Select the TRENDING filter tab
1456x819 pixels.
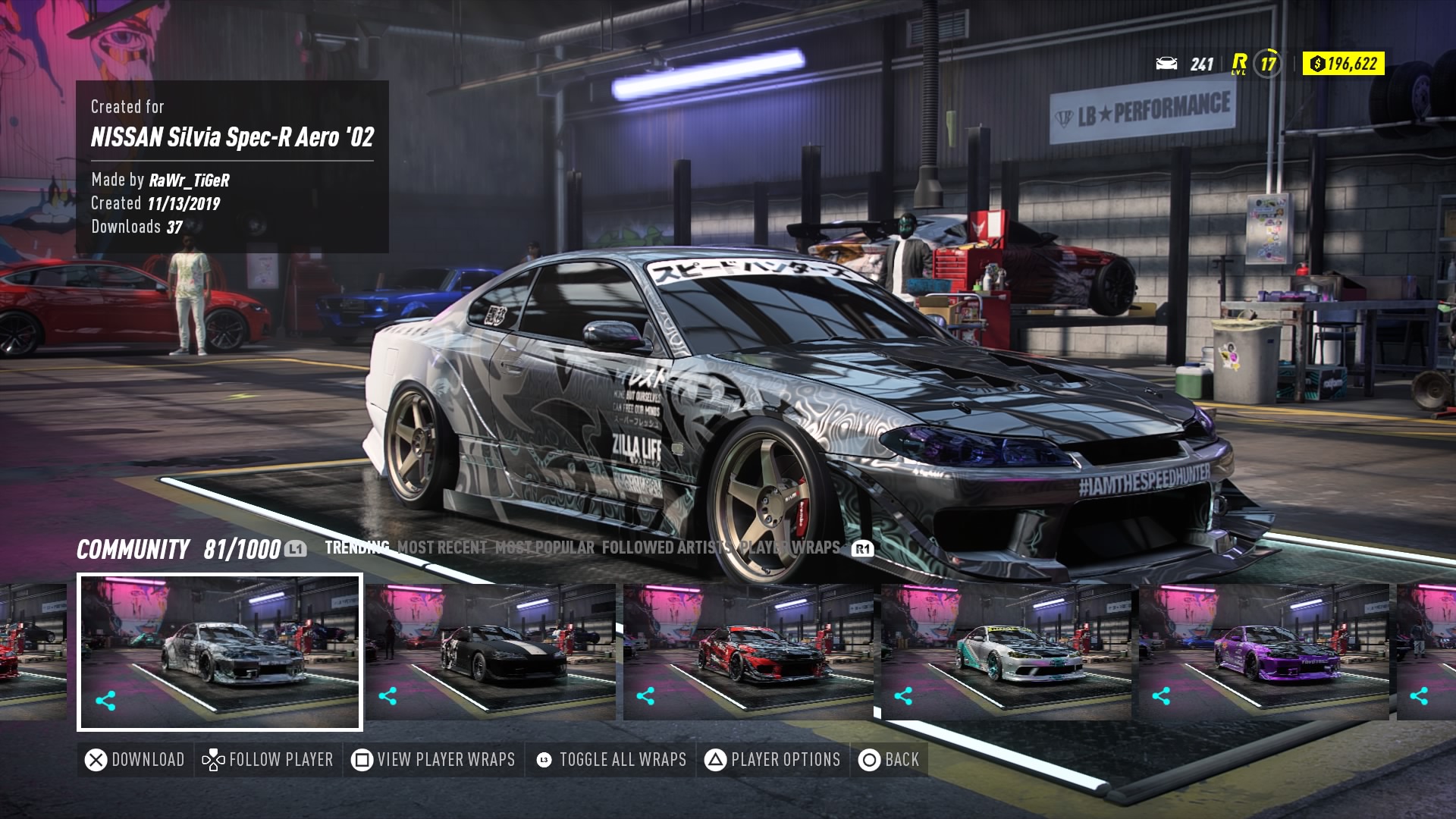pos(356,545)
